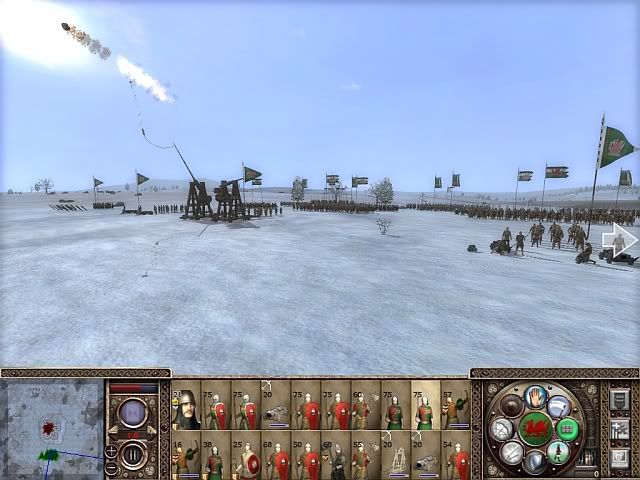Screen dimensions: 640x480
Task: Select the general's unit card
Action: tap(186, 405)
